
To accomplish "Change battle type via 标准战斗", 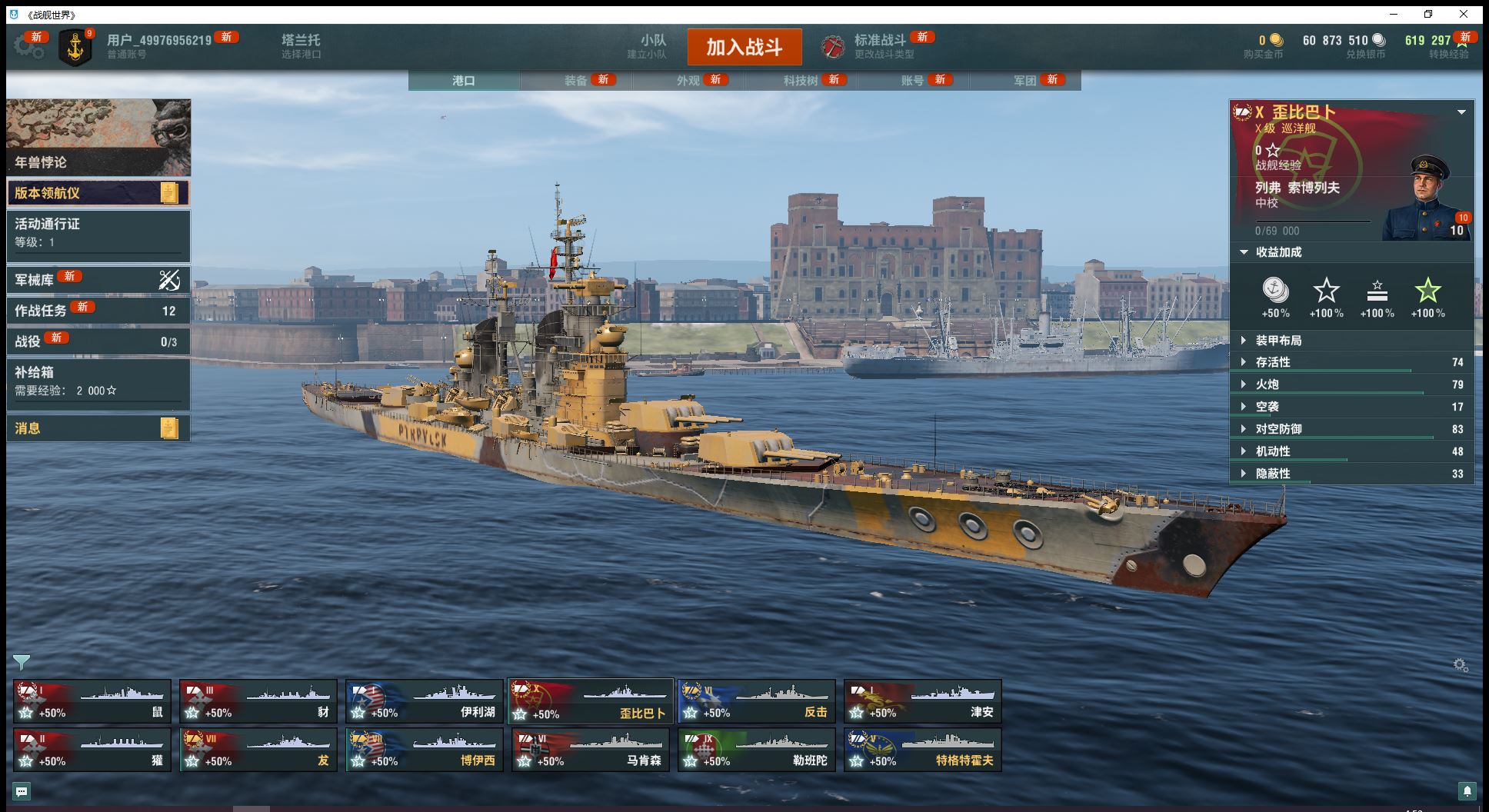I will [x=879, y=46].
